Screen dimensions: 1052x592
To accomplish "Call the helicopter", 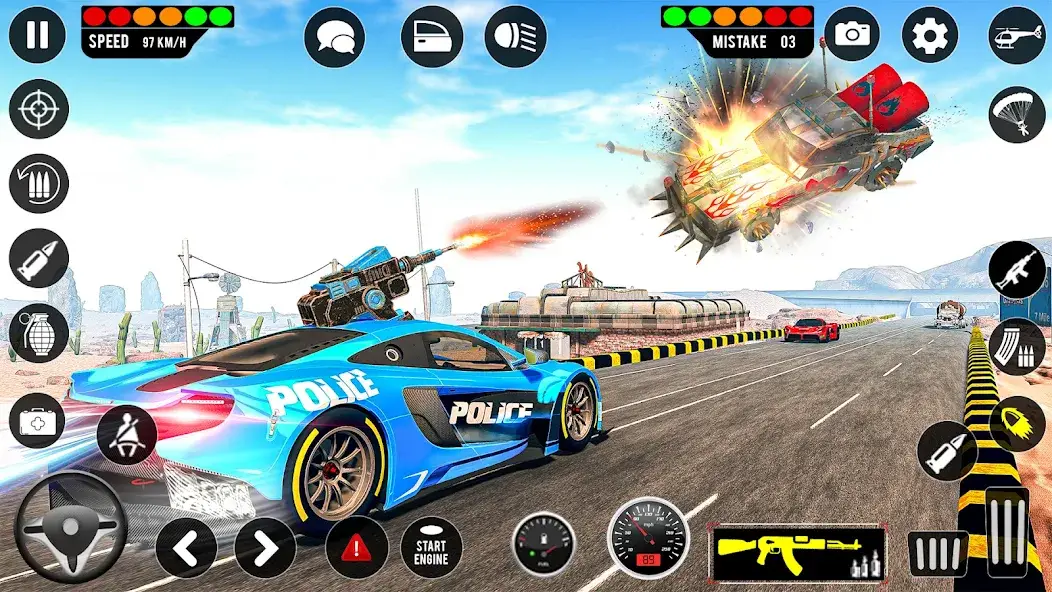I will coord(1017,35).
